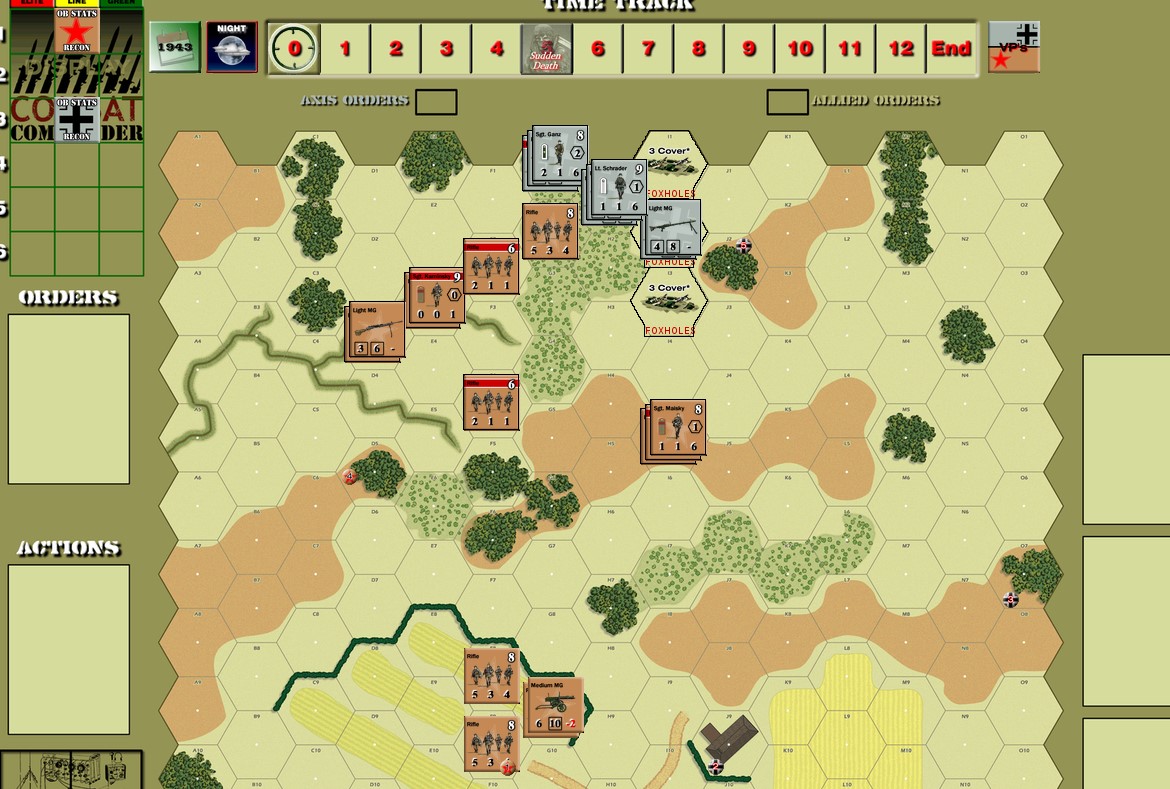Select time track space 6
This screenshot has width=1170, height=789.
(598, 48)
